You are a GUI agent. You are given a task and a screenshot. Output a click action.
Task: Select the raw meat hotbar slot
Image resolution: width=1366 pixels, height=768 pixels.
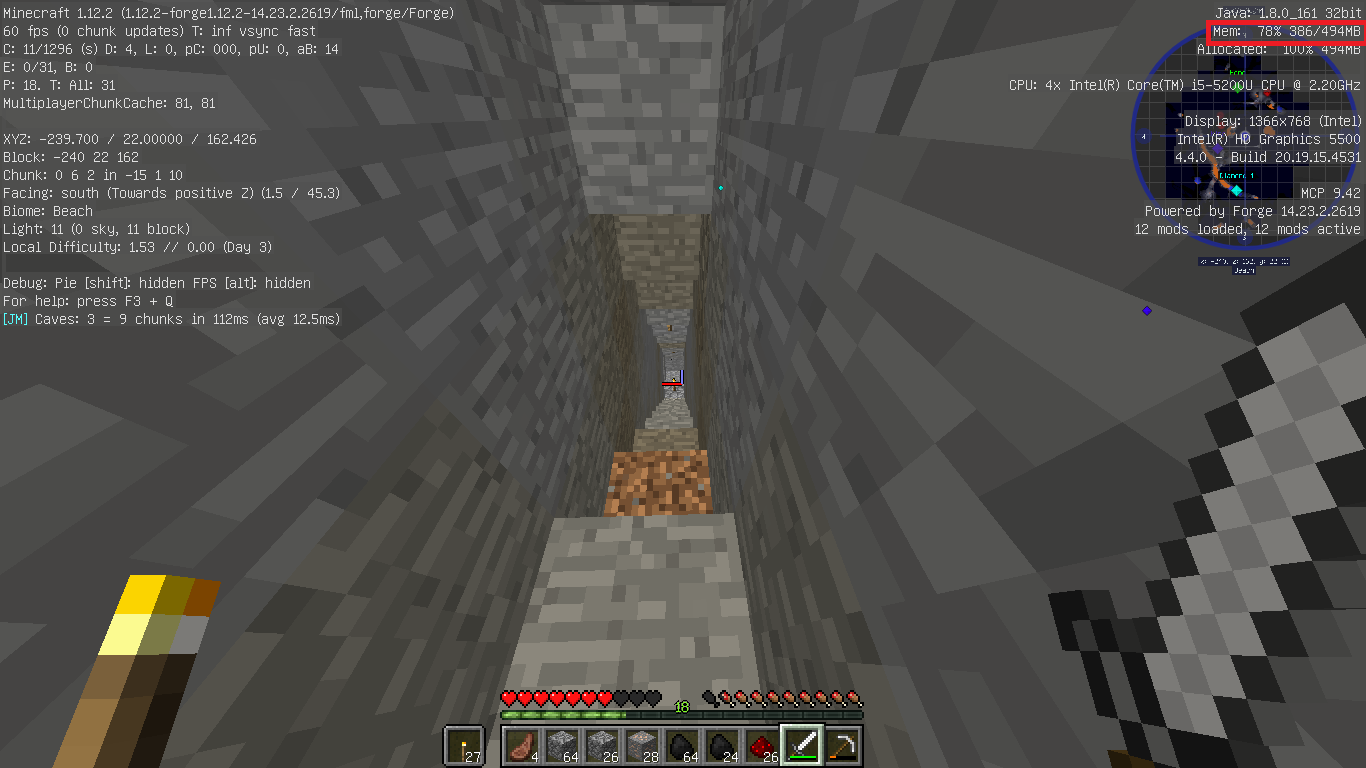522,745
